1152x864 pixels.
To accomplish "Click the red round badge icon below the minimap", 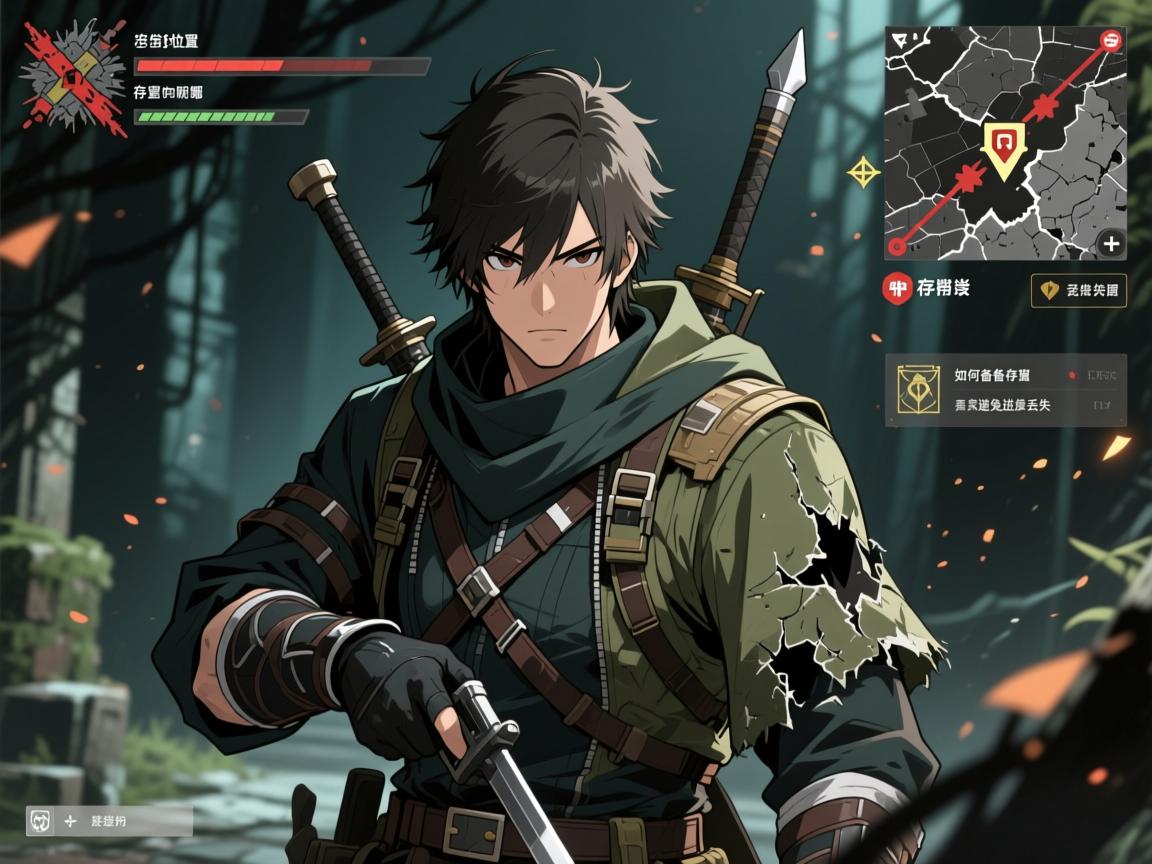I will [x=899, y=289].
